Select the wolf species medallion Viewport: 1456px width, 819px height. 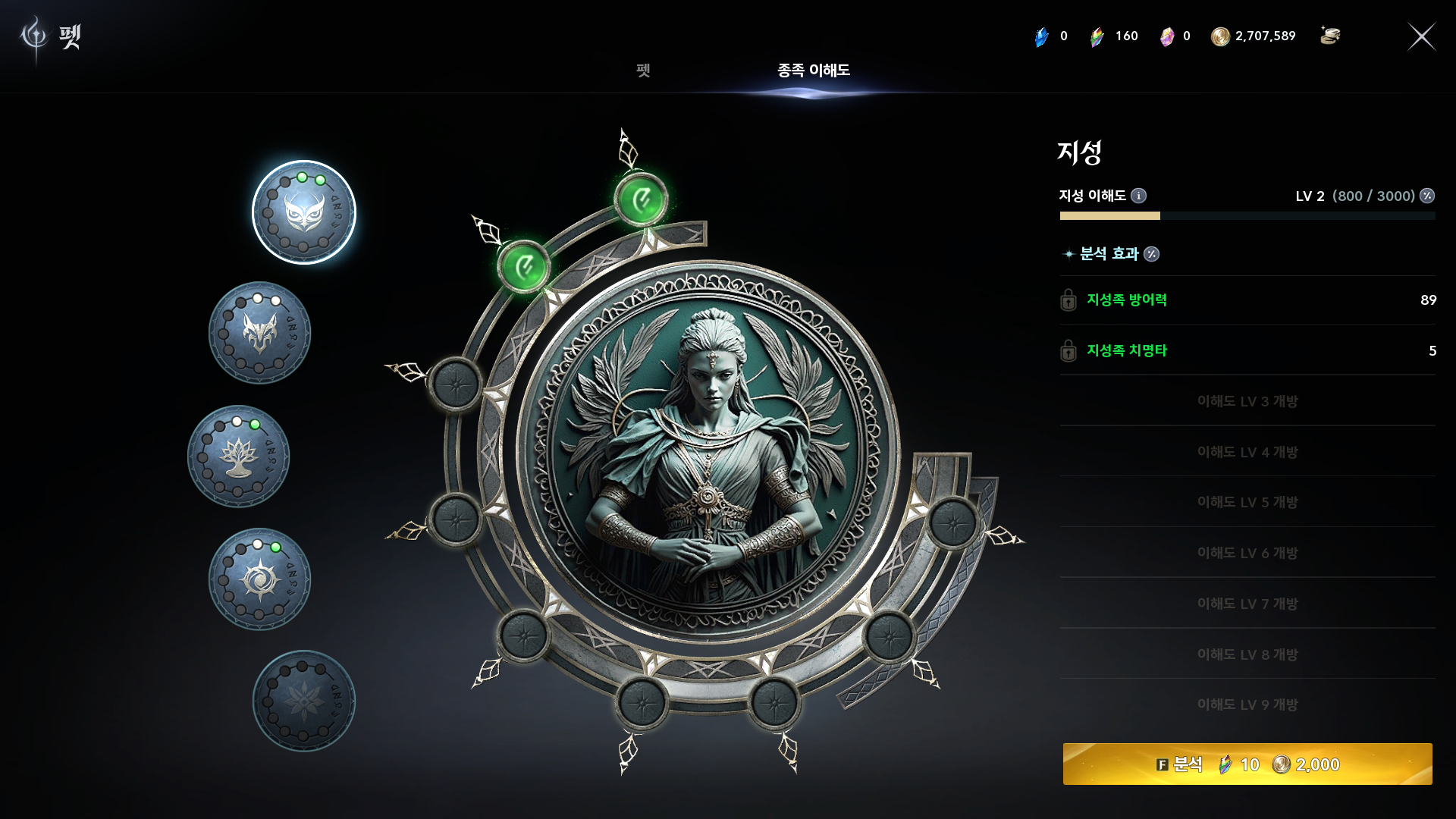click(259, 334)
